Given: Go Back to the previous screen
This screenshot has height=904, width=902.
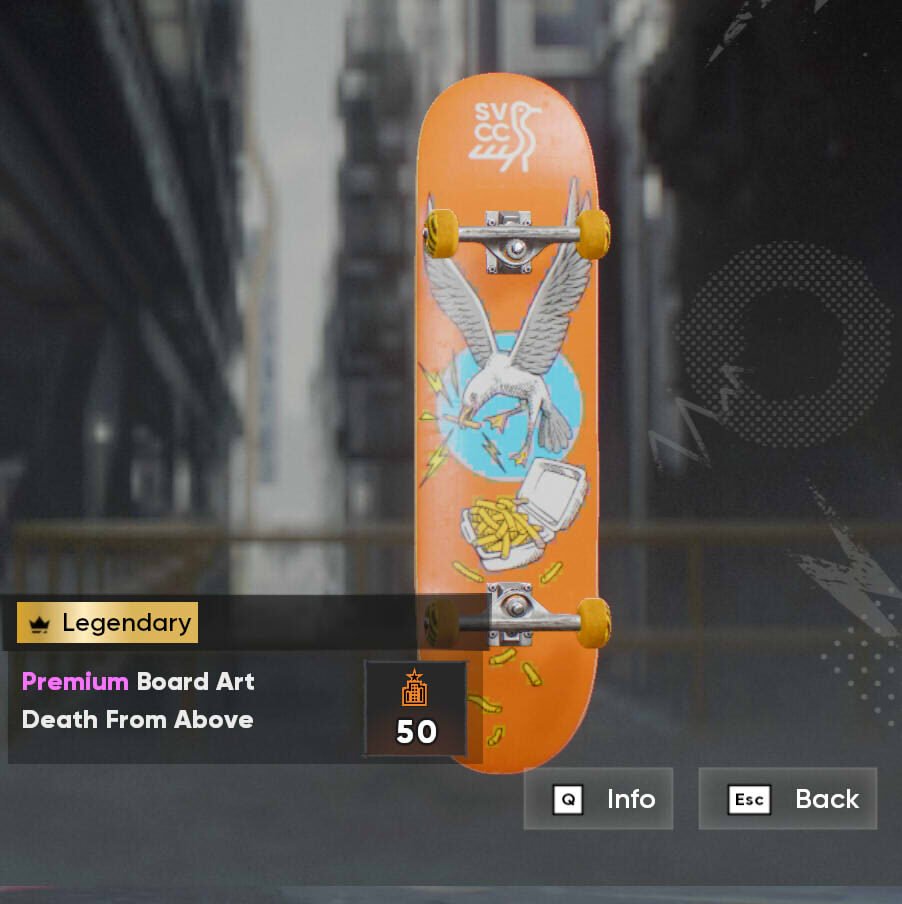Looking at the screenshot, I should [787, 799].
